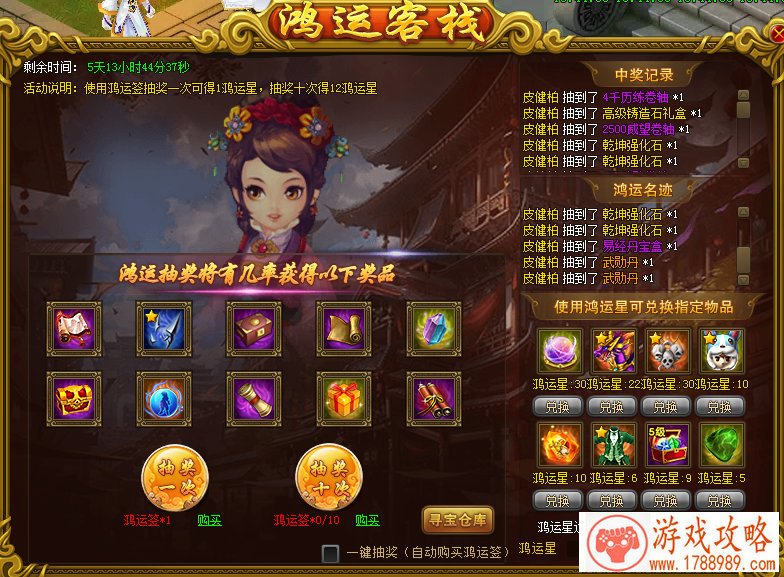Image resolution: width=784 pixels, height=577 pixels.
Task: Draw ten times with the 抽奖十次 button
Action: point(329,477)
